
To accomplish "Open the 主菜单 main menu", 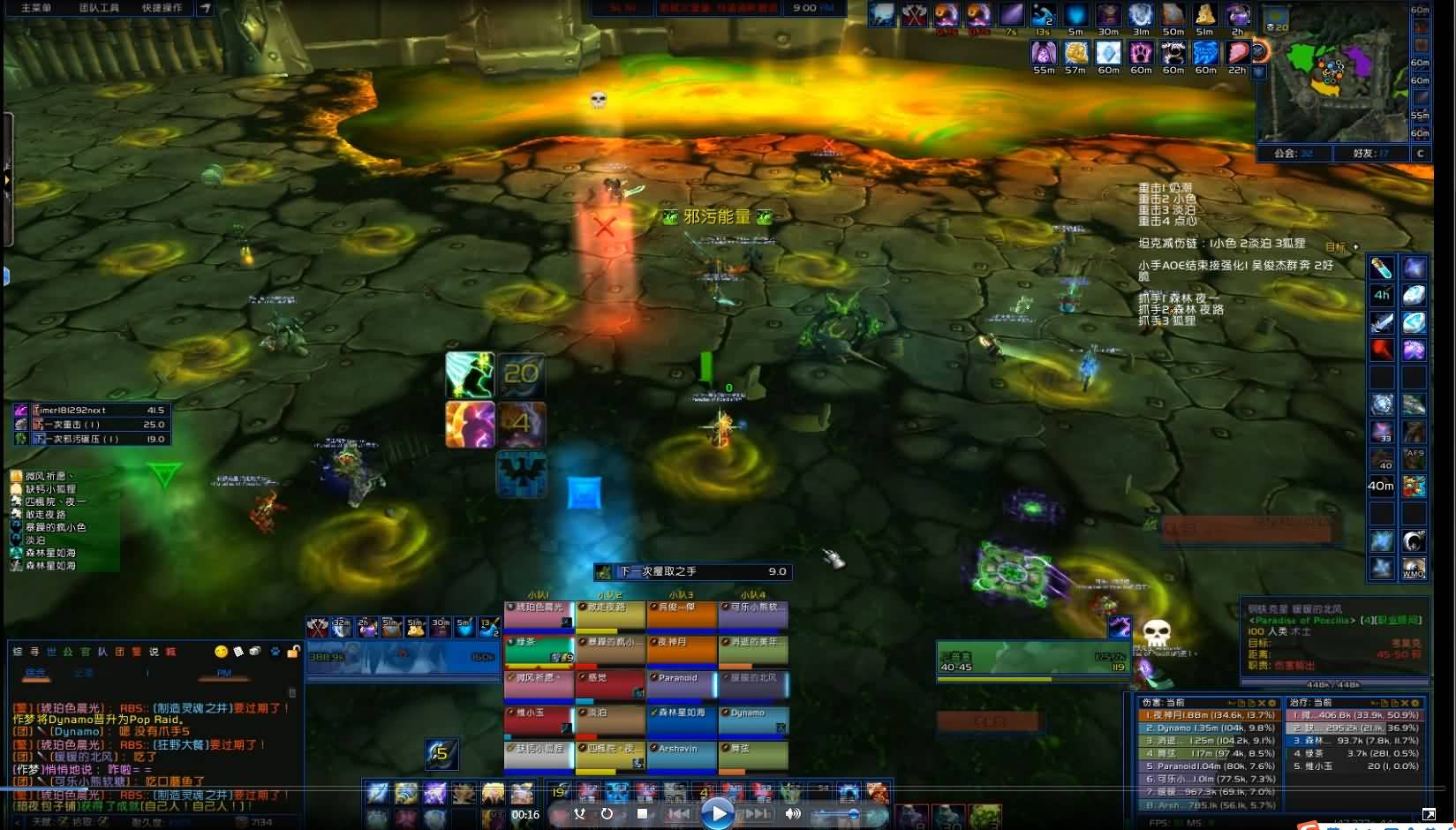I will point(36,8).
